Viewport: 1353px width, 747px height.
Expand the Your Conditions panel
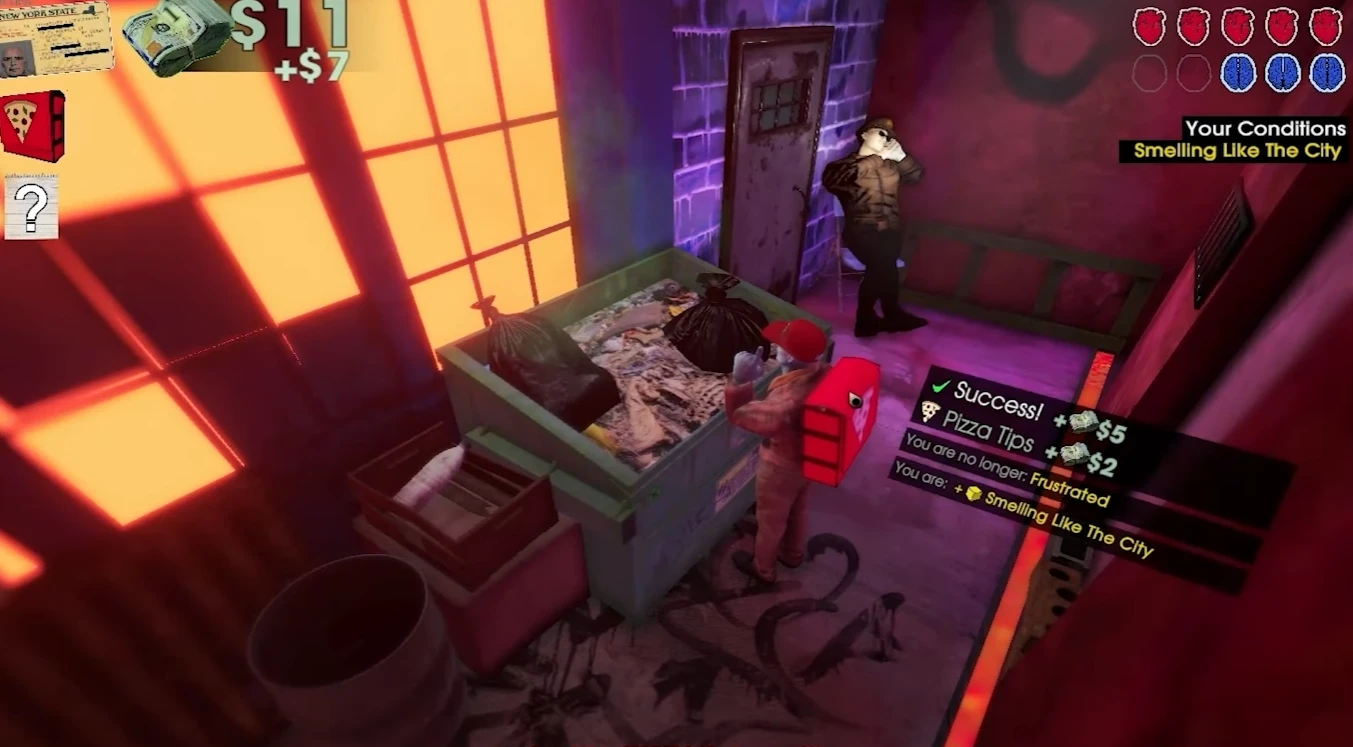pos(1266,128)
